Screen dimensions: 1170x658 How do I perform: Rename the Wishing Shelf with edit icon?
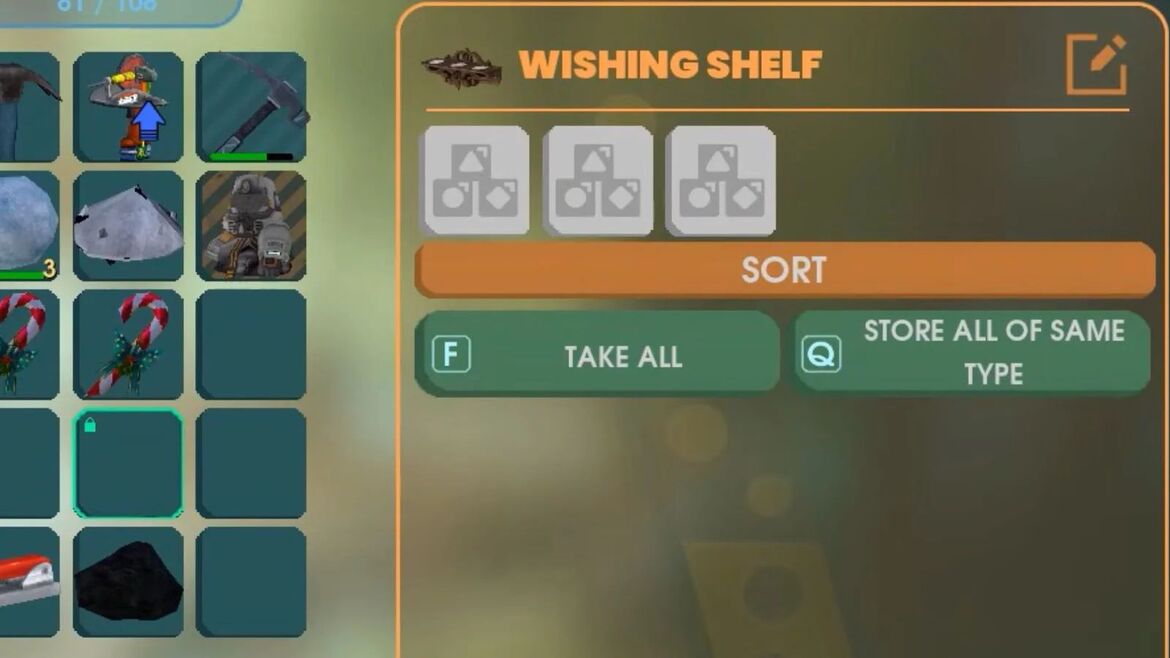tap(1096, 65)
